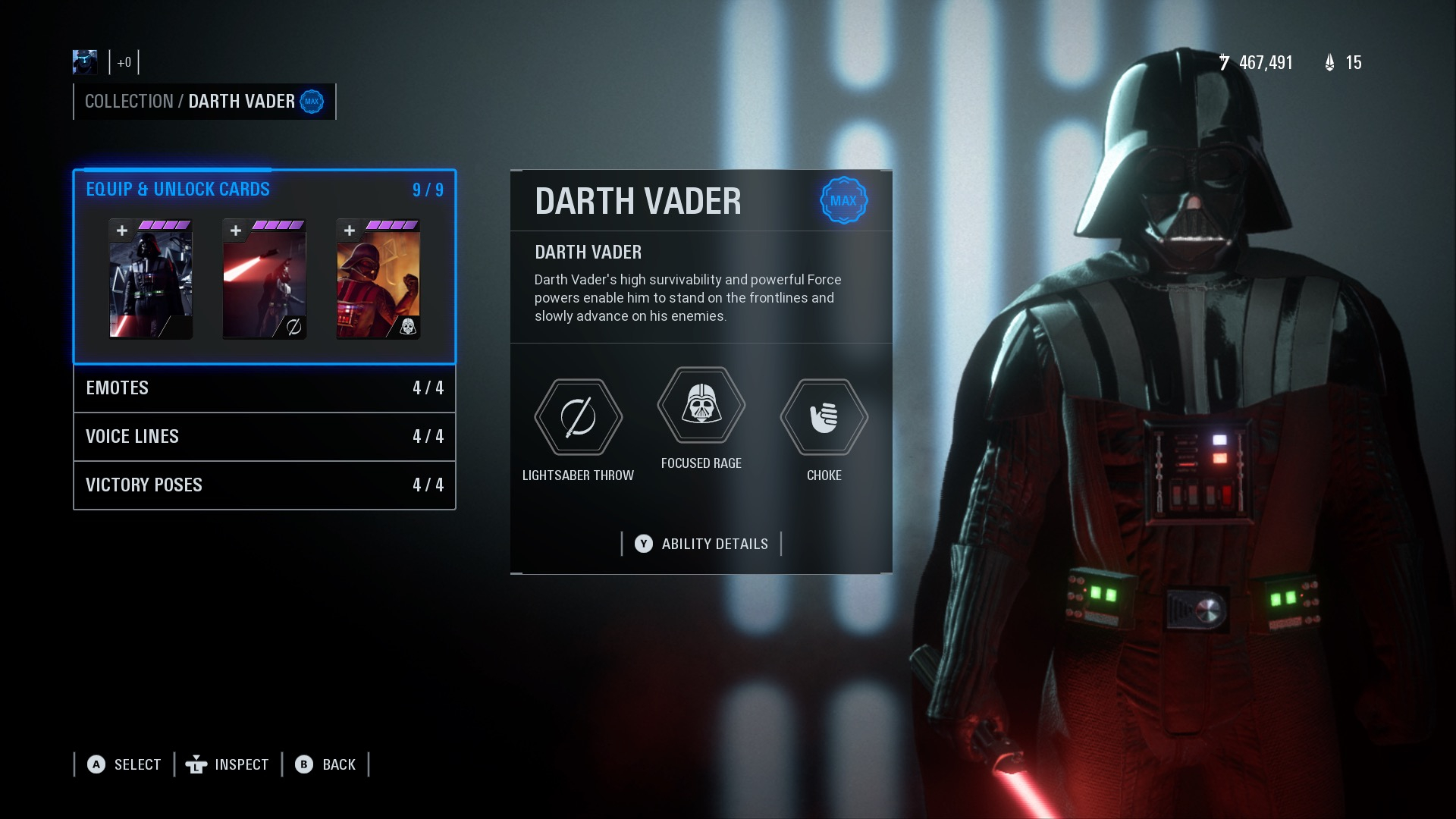The height and width of the screenshot is (819, 1456).
Task: Click the Select option in bottom bar
Action: [124, 764]
